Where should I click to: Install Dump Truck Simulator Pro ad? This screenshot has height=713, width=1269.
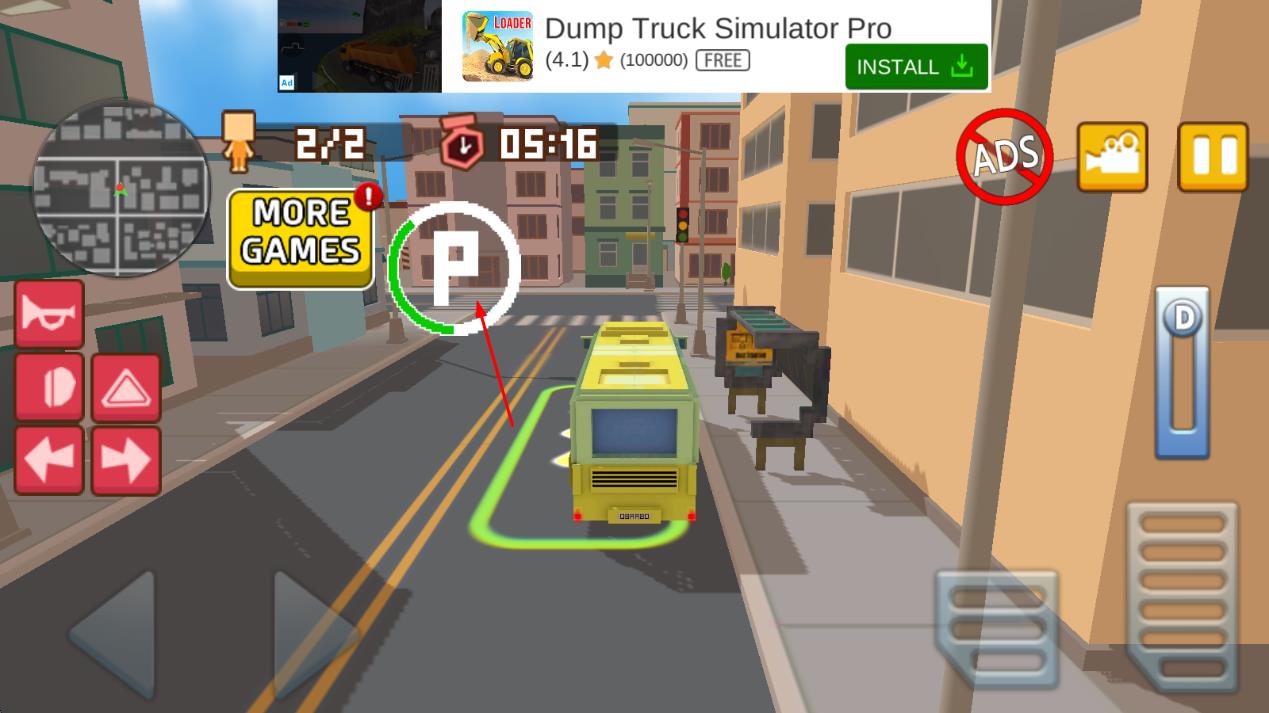pyautogui.click(x=915, y=67)
